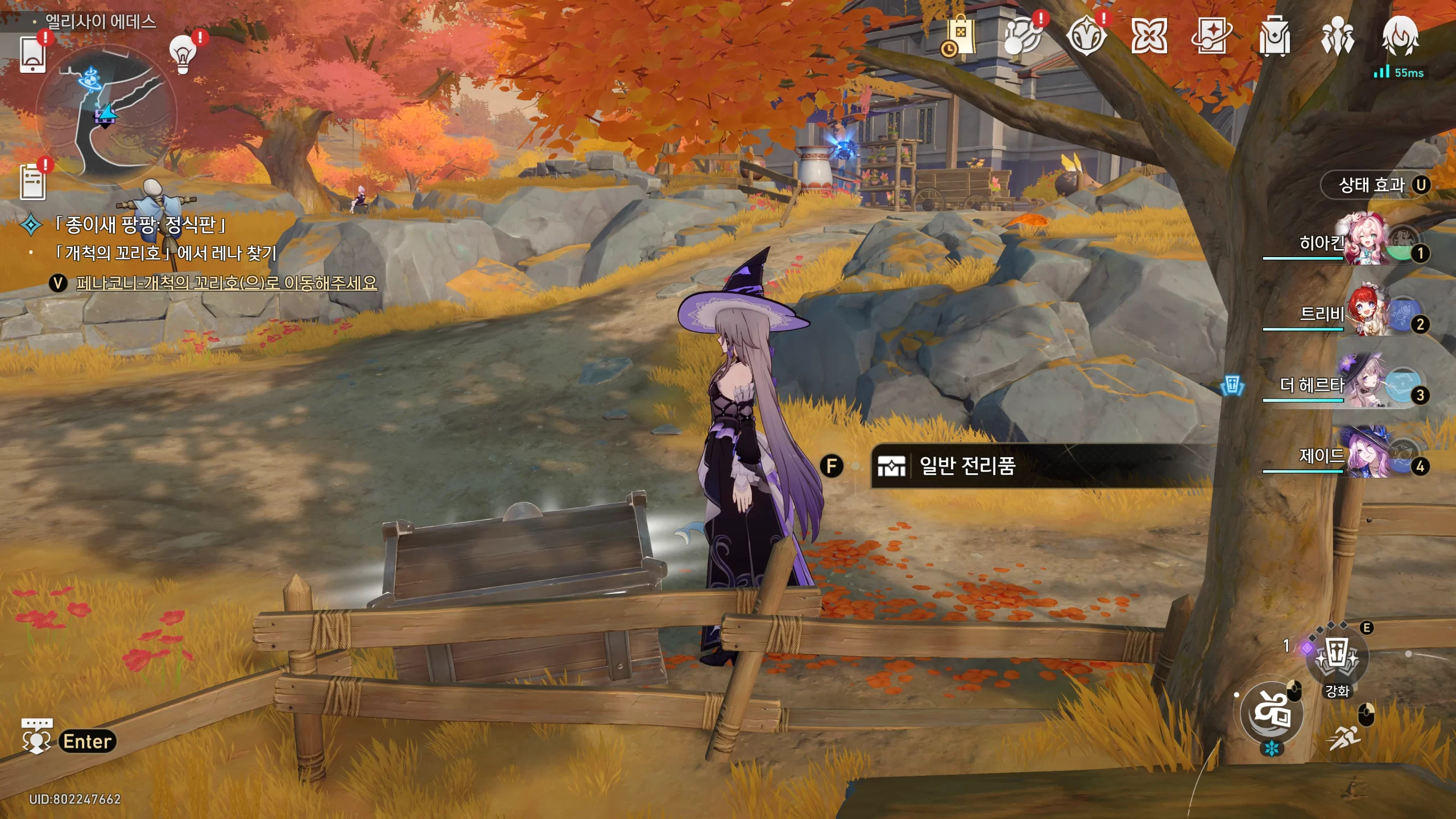Select the paper bird quest tracker title
Screen dimensions: 1456x819
click(x=140, y=225)
